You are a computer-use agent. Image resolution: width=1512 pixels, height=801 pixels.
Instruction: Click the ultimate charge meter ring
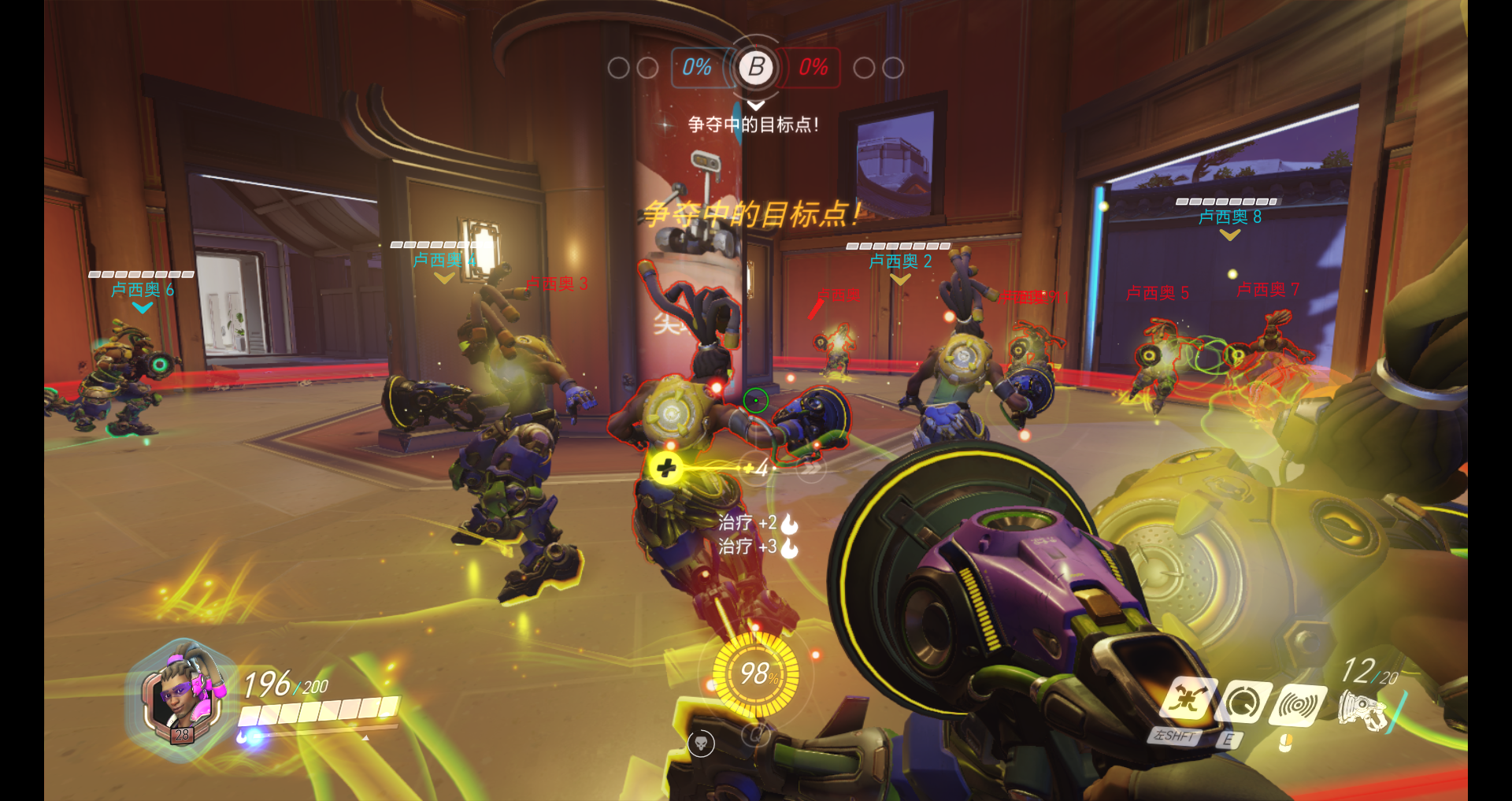[x=755, y=674]
